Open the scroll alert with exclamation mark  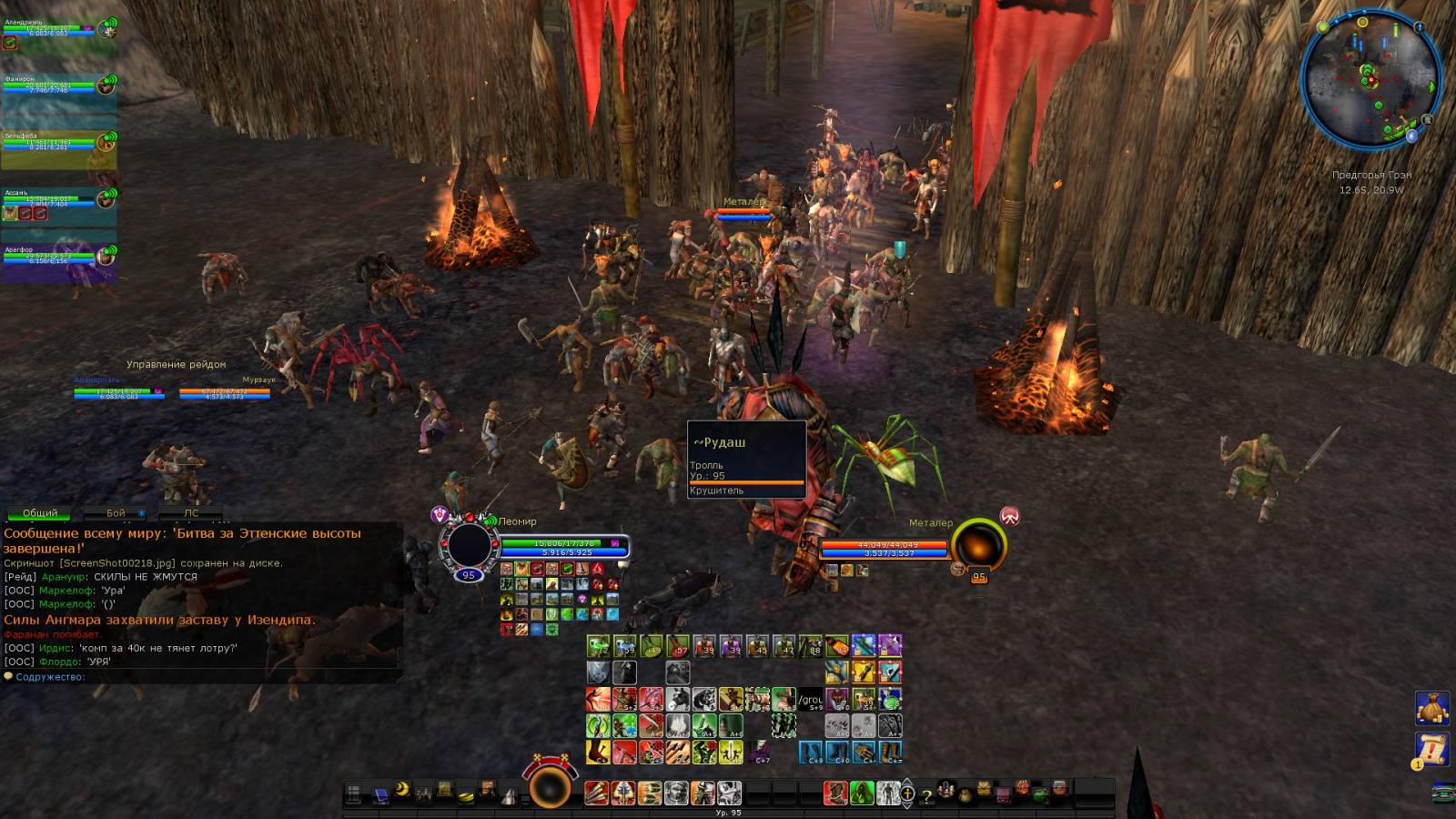tap(1431, 750)
